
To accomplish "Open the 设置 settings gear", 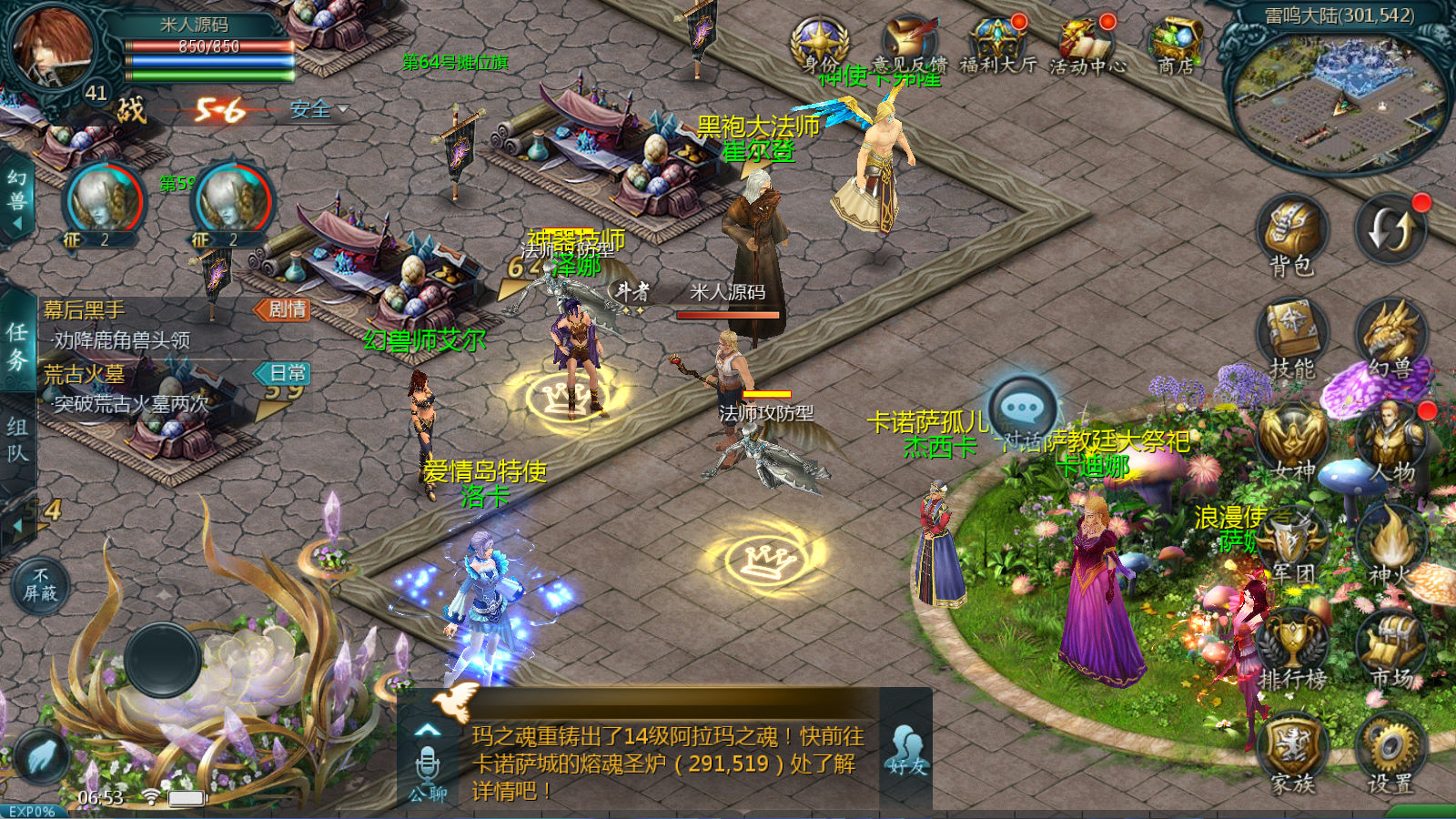I will point(1390,751).
